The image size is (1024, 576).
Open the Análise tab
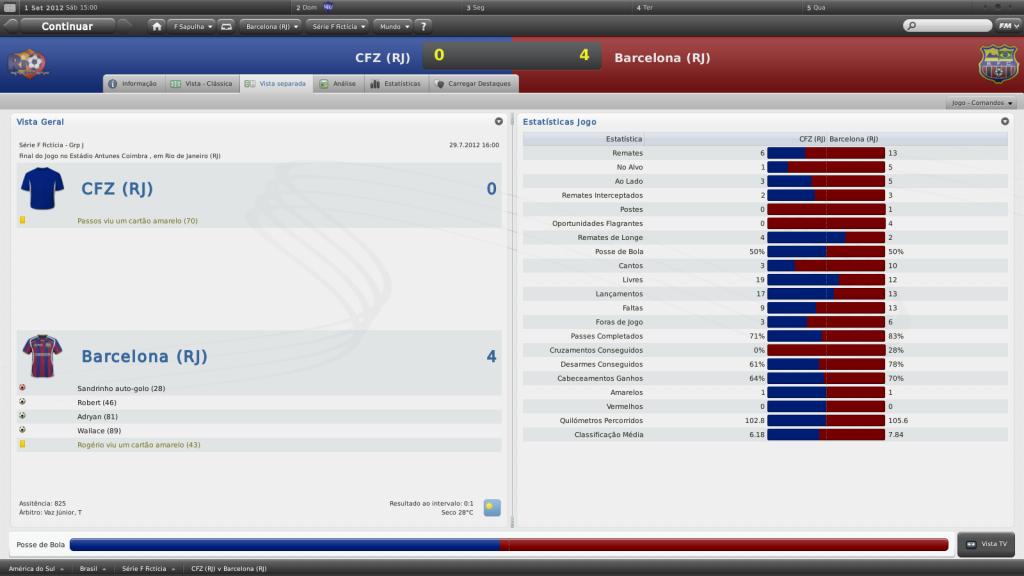pyautogui.click(x=336, y=84)
